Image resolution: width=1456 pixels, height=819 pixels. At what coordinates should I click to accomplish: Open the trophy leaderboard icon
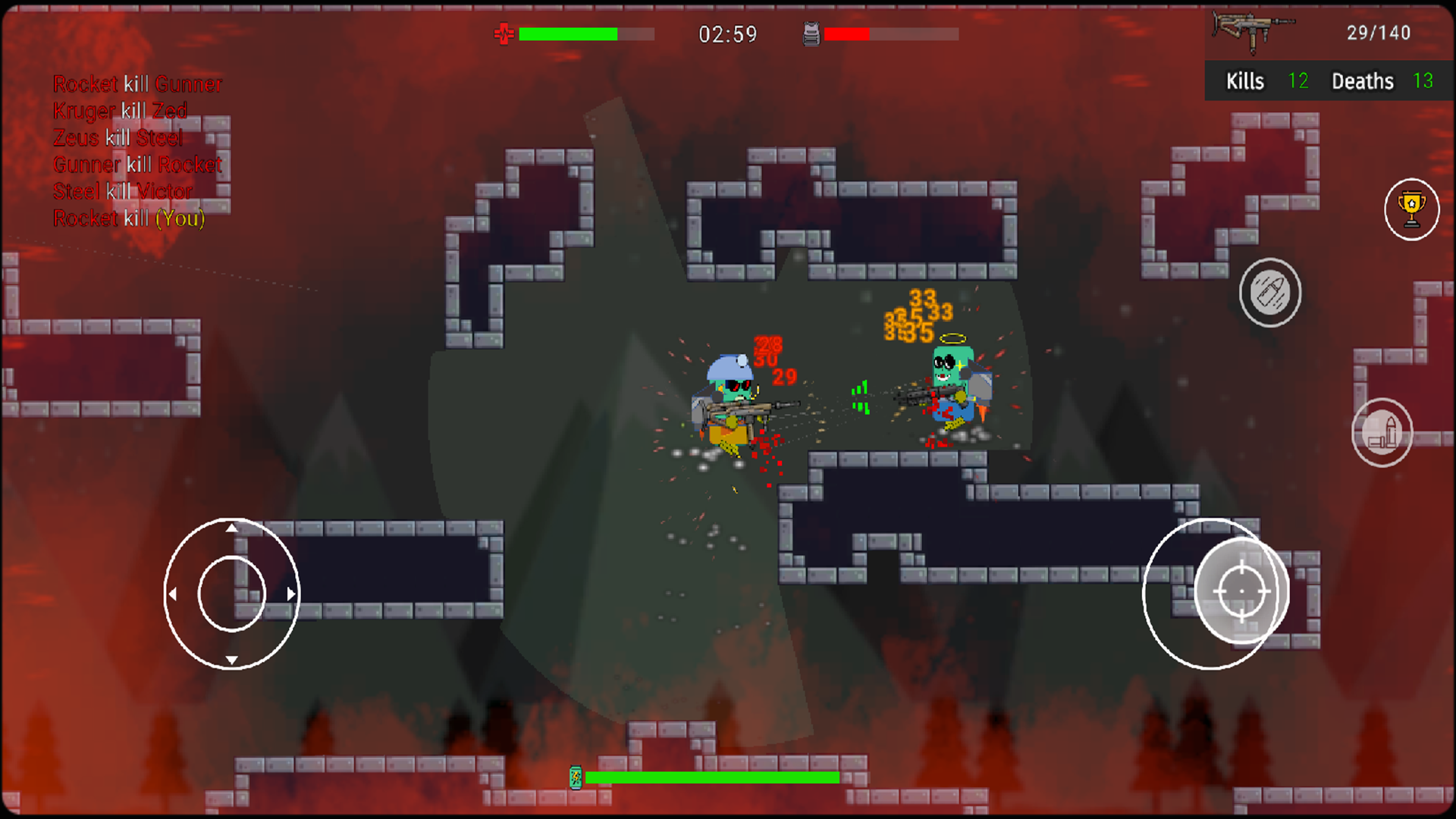1410,210
